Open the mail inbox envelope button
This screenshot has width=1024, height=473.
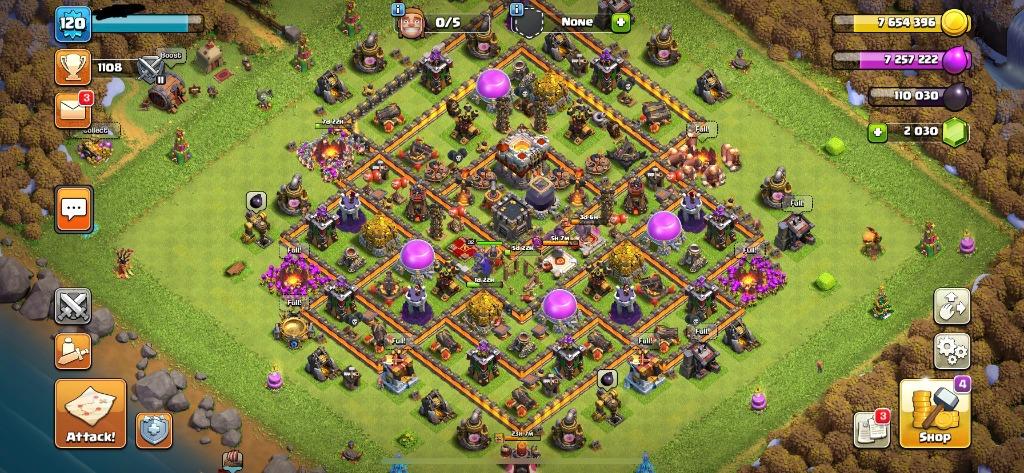pos(73,109)
